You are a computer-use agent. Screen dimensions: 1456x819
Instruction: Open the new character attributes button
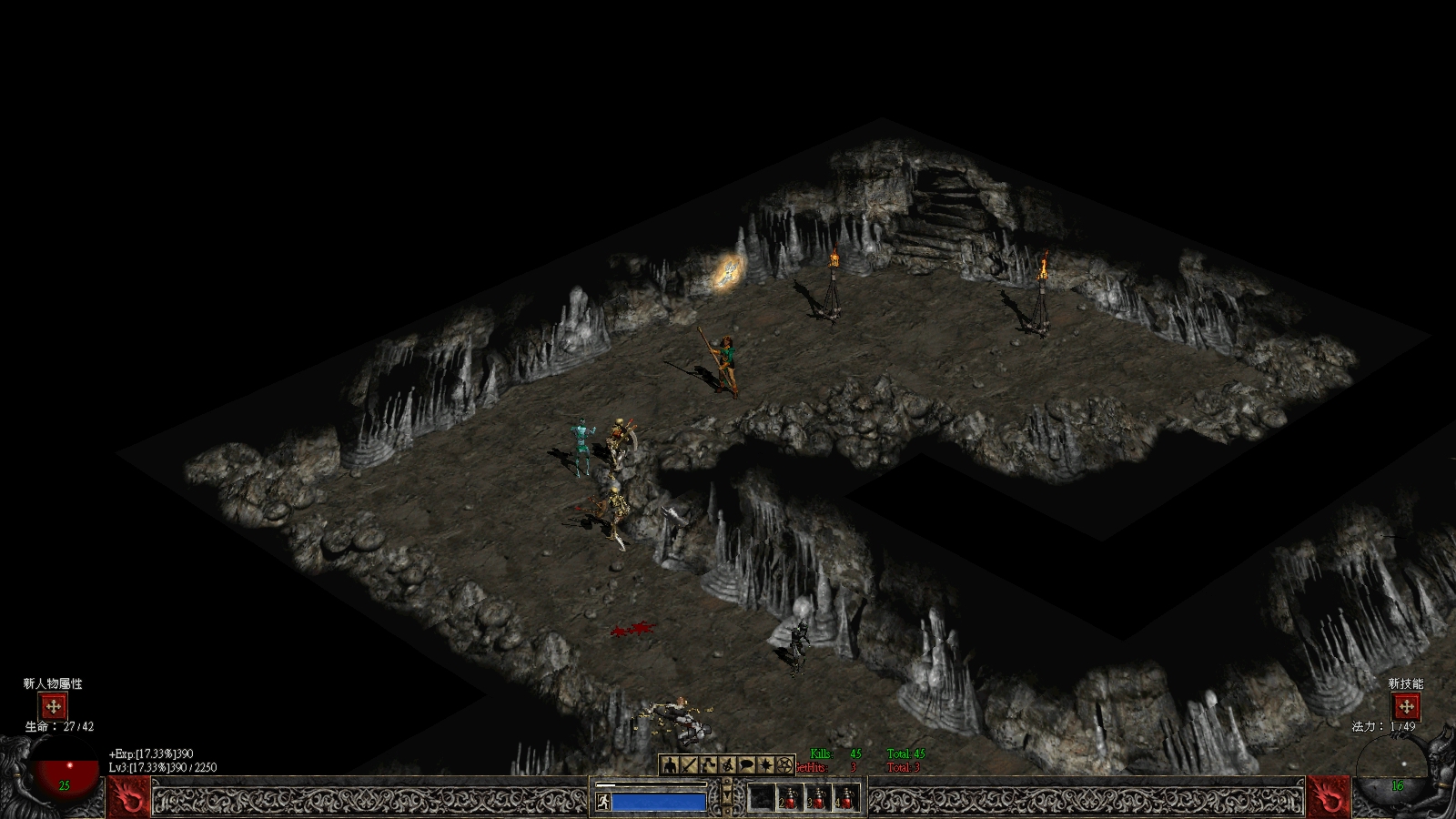(53, 706)
